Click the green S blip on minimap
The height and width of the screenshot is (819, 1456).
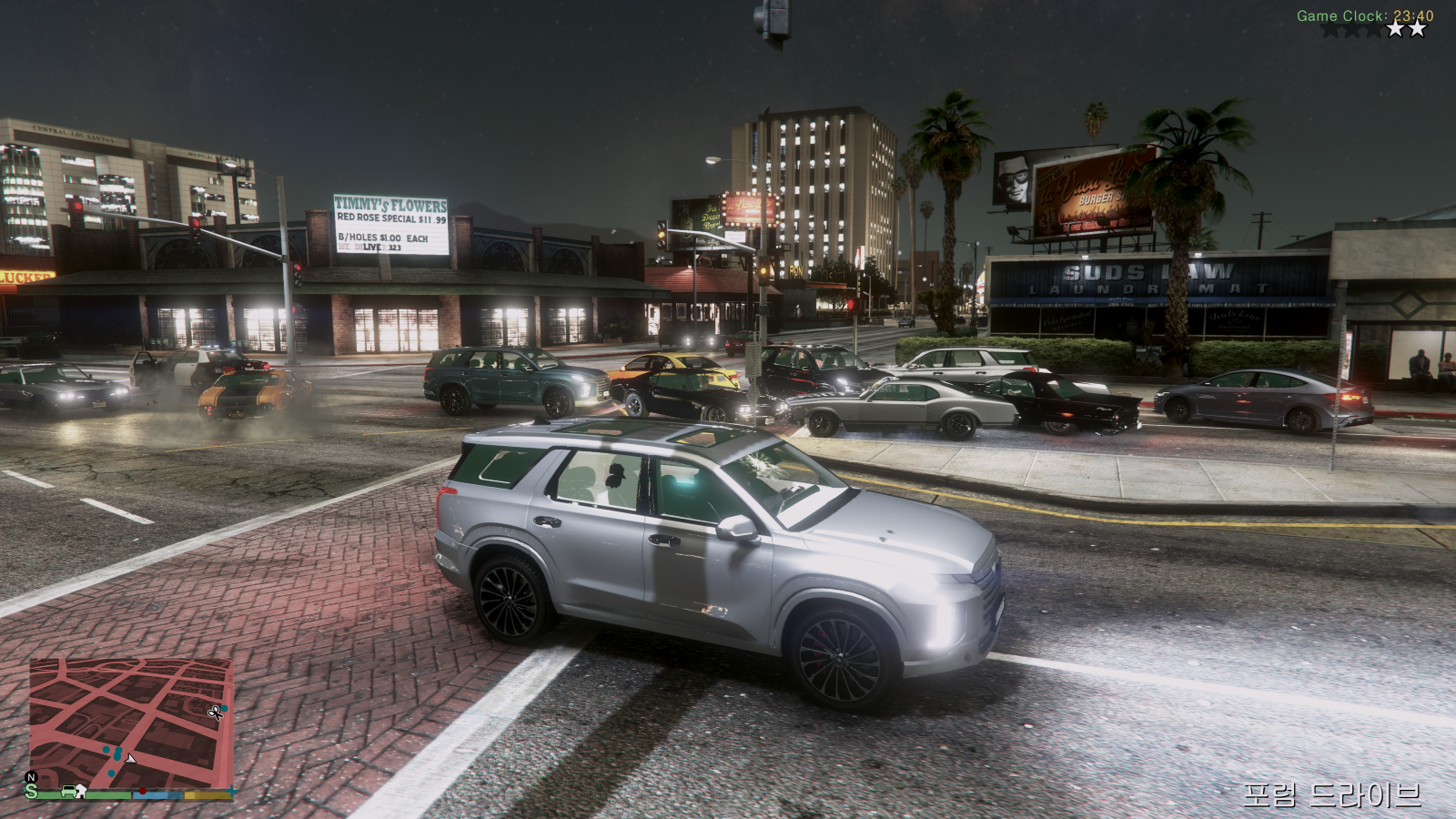(x=32, y=792)
